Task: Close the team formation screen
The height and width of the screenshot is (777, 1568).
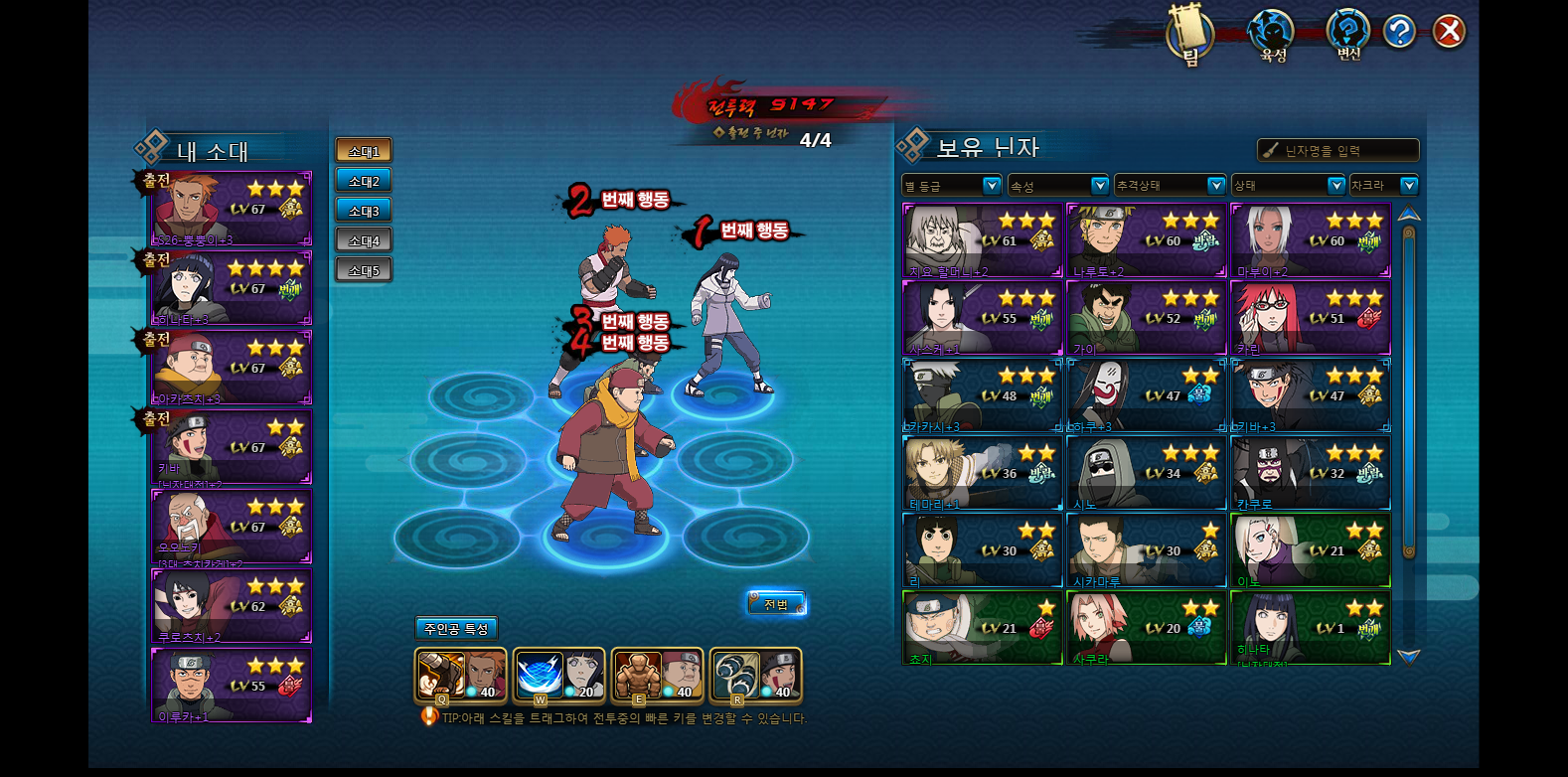Action: click(1449, 32)
